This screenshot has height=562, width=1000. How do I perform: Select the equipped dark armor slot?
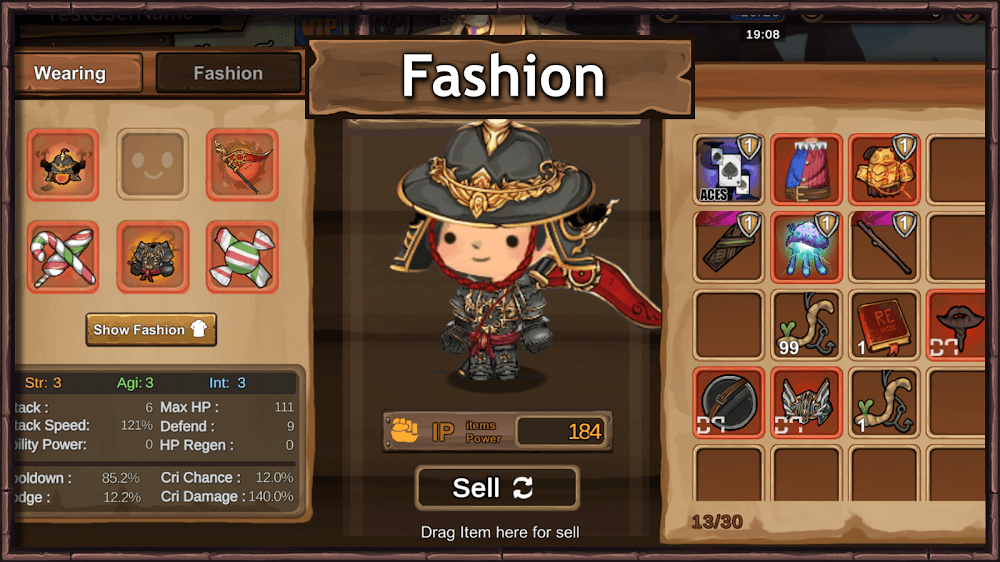point(153,257)
